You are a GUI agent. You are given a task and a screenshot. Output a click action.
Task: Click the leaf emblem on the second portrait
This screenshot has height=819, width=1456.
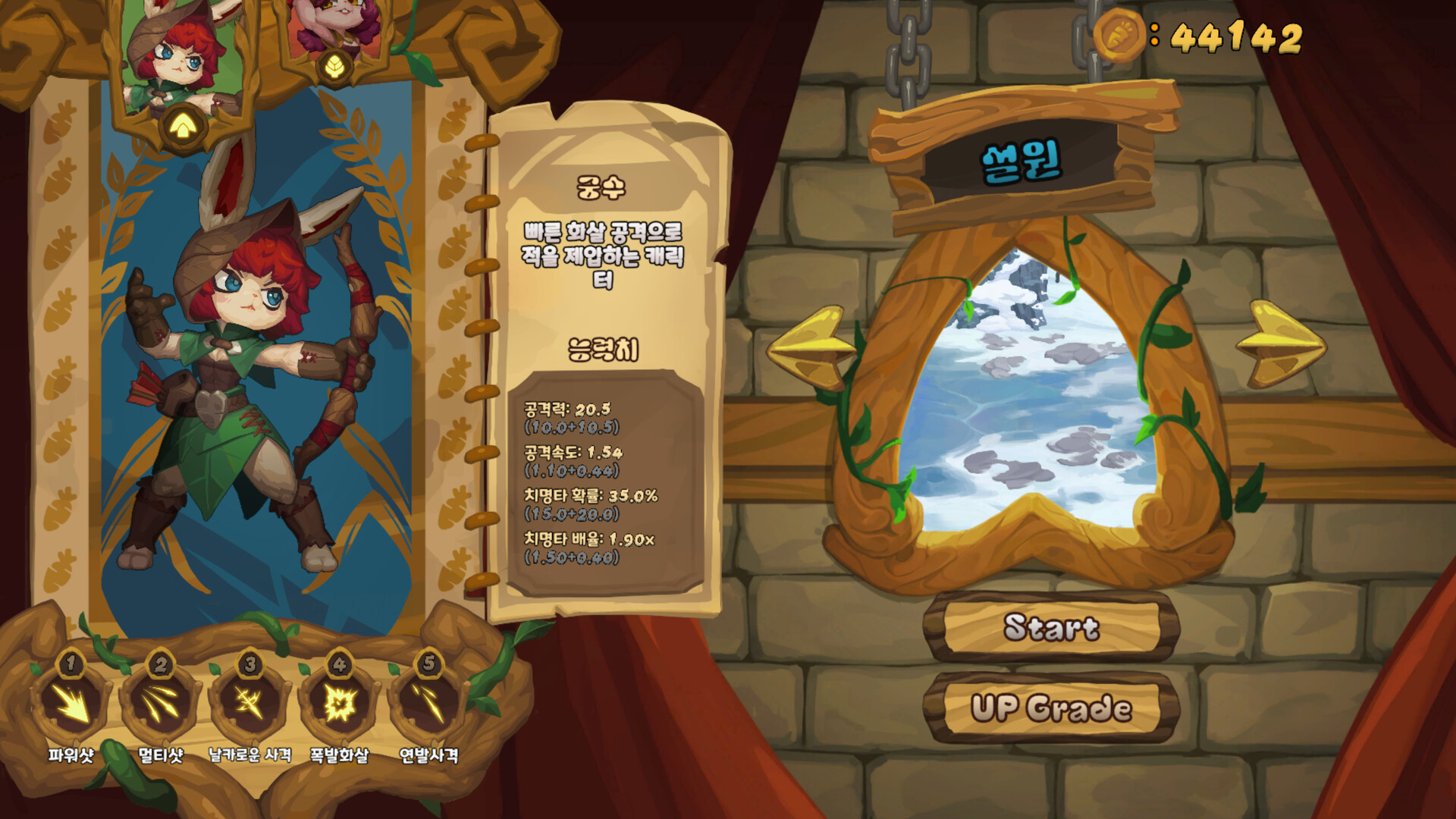(x=334, y=67)
